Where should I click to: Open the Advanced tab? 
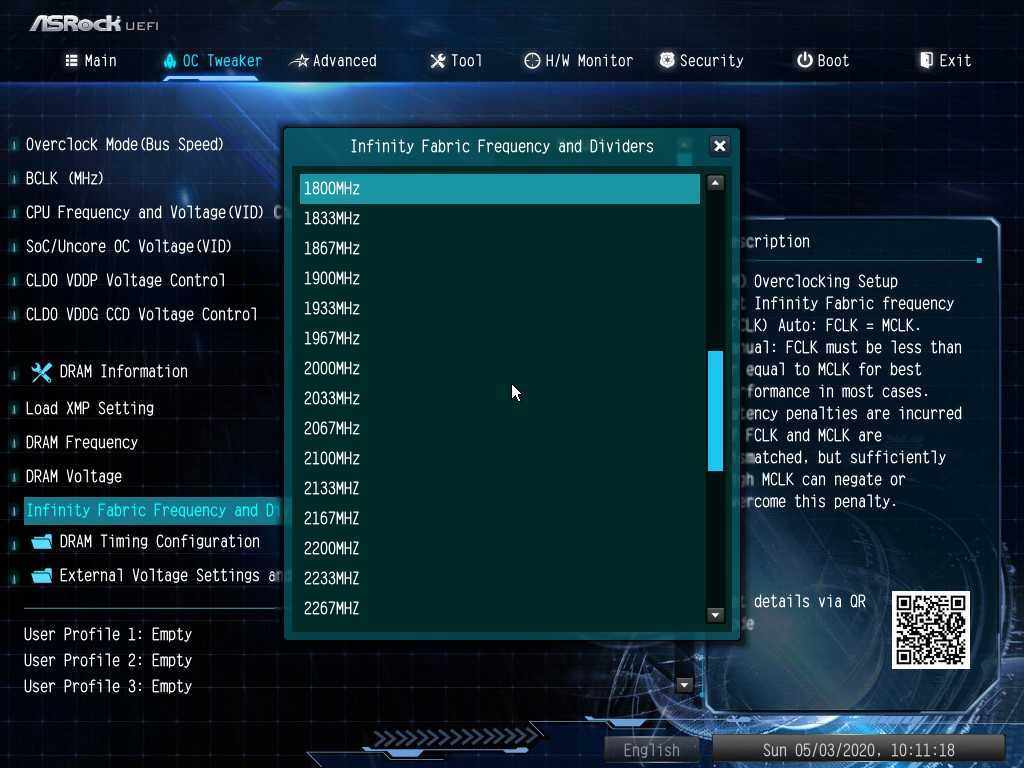click(x=334, y=61)
